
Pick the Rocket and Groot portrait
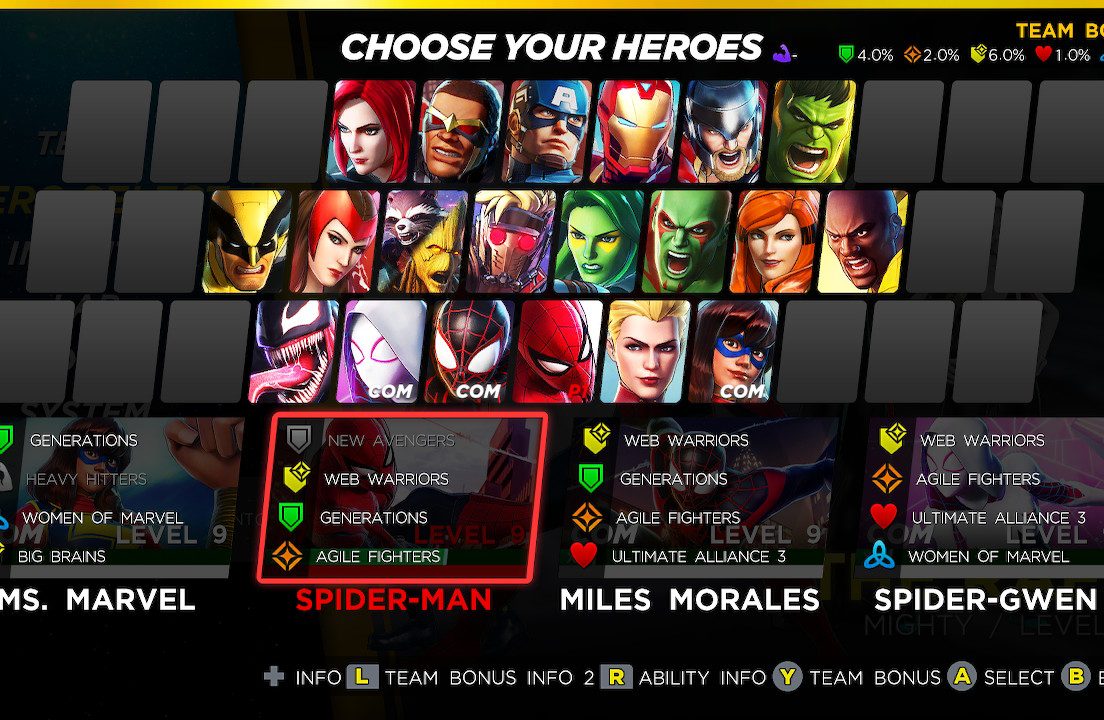pos(422,241)
